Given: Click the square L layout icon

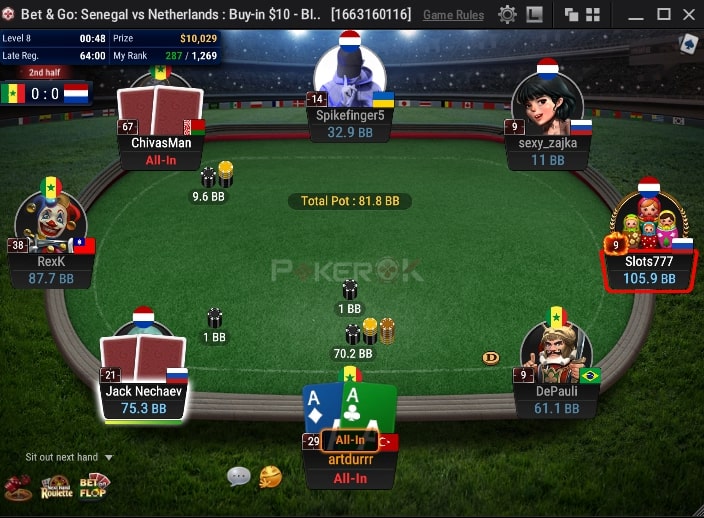Looking at the screenshot, I should tap(535, 15).
